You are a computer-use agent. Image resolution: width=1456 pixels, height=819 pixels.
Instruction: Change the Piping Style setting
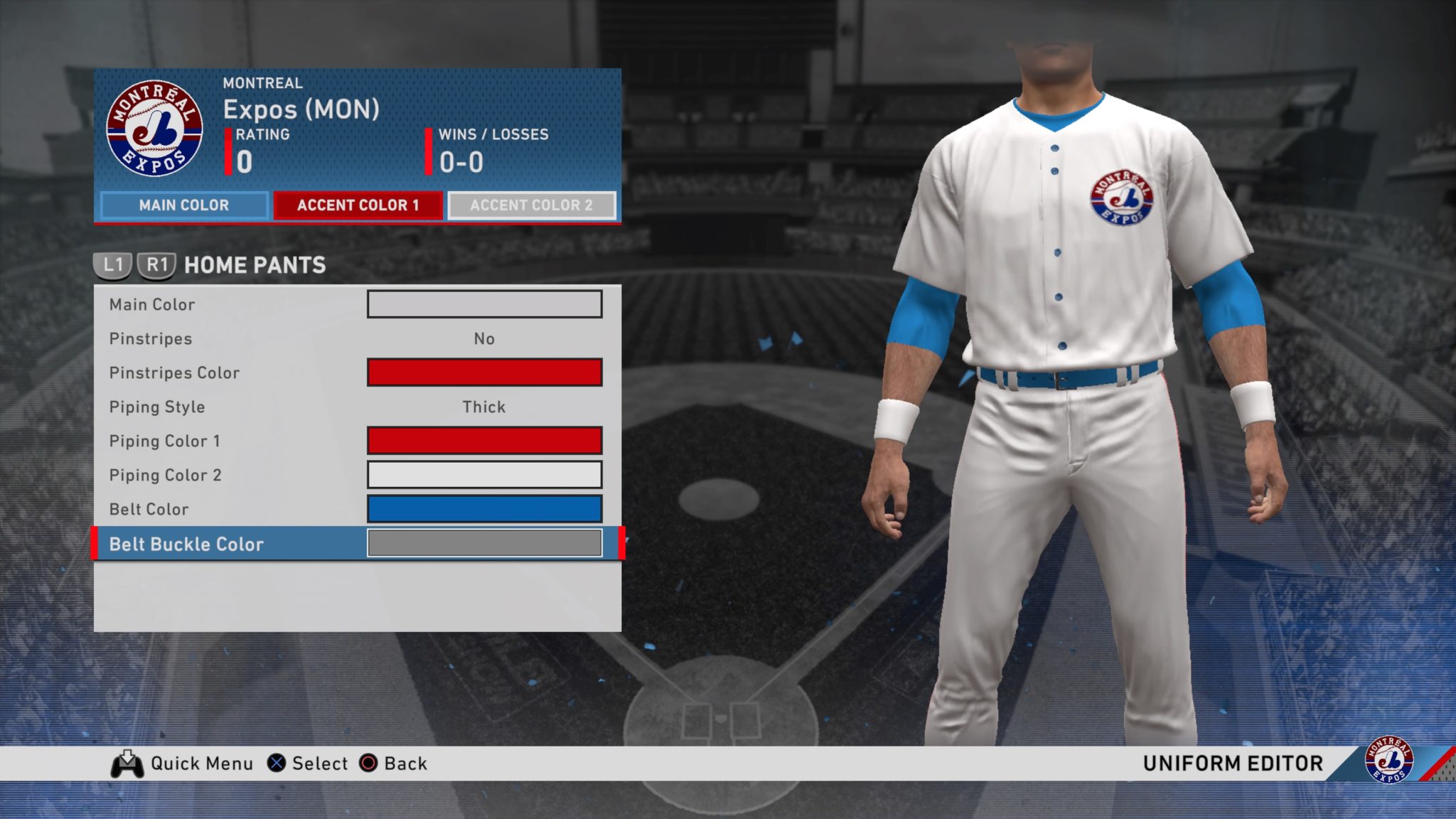point(484,407)
